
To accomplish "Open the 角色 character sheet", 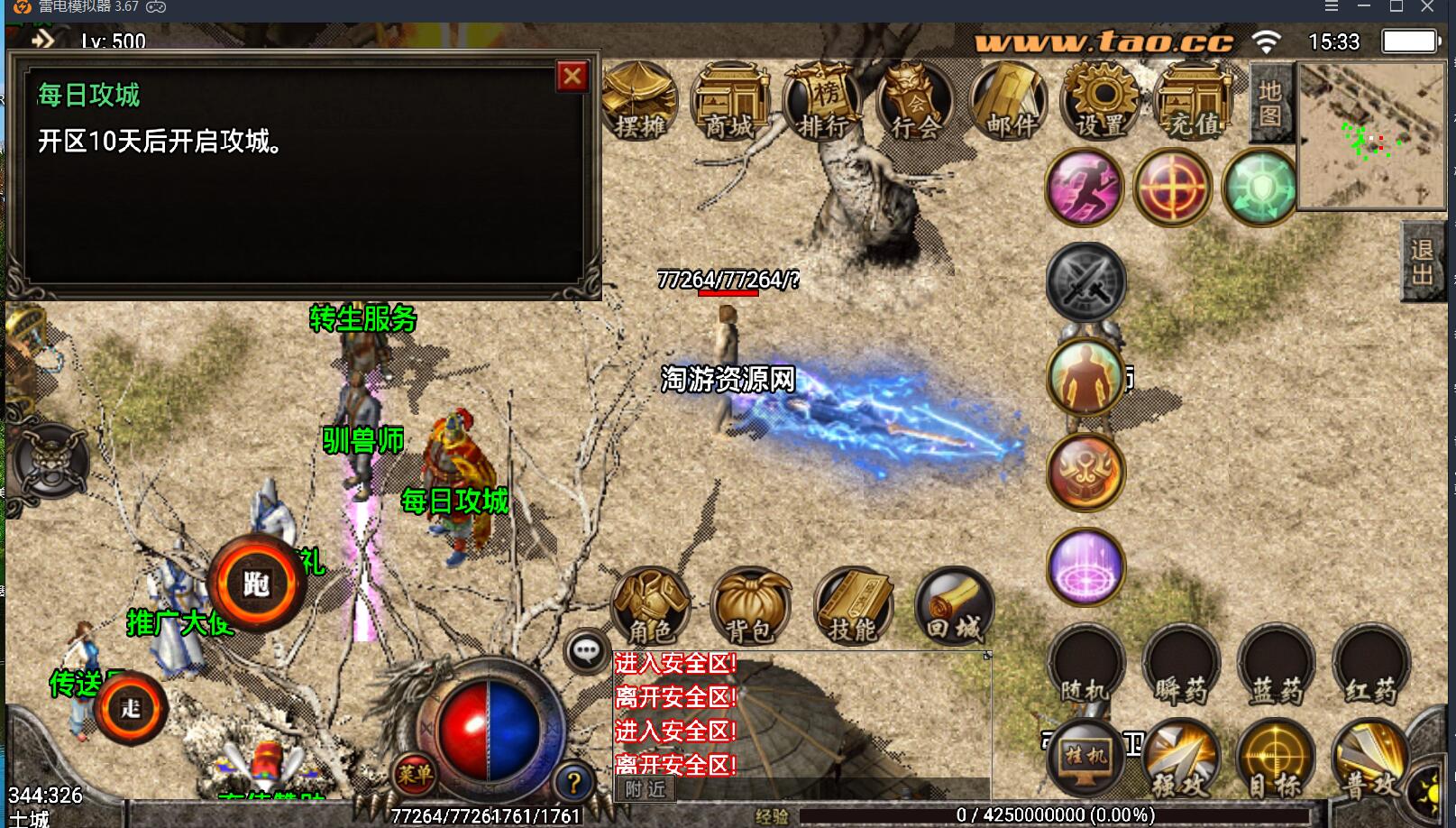I will (650, 605).
